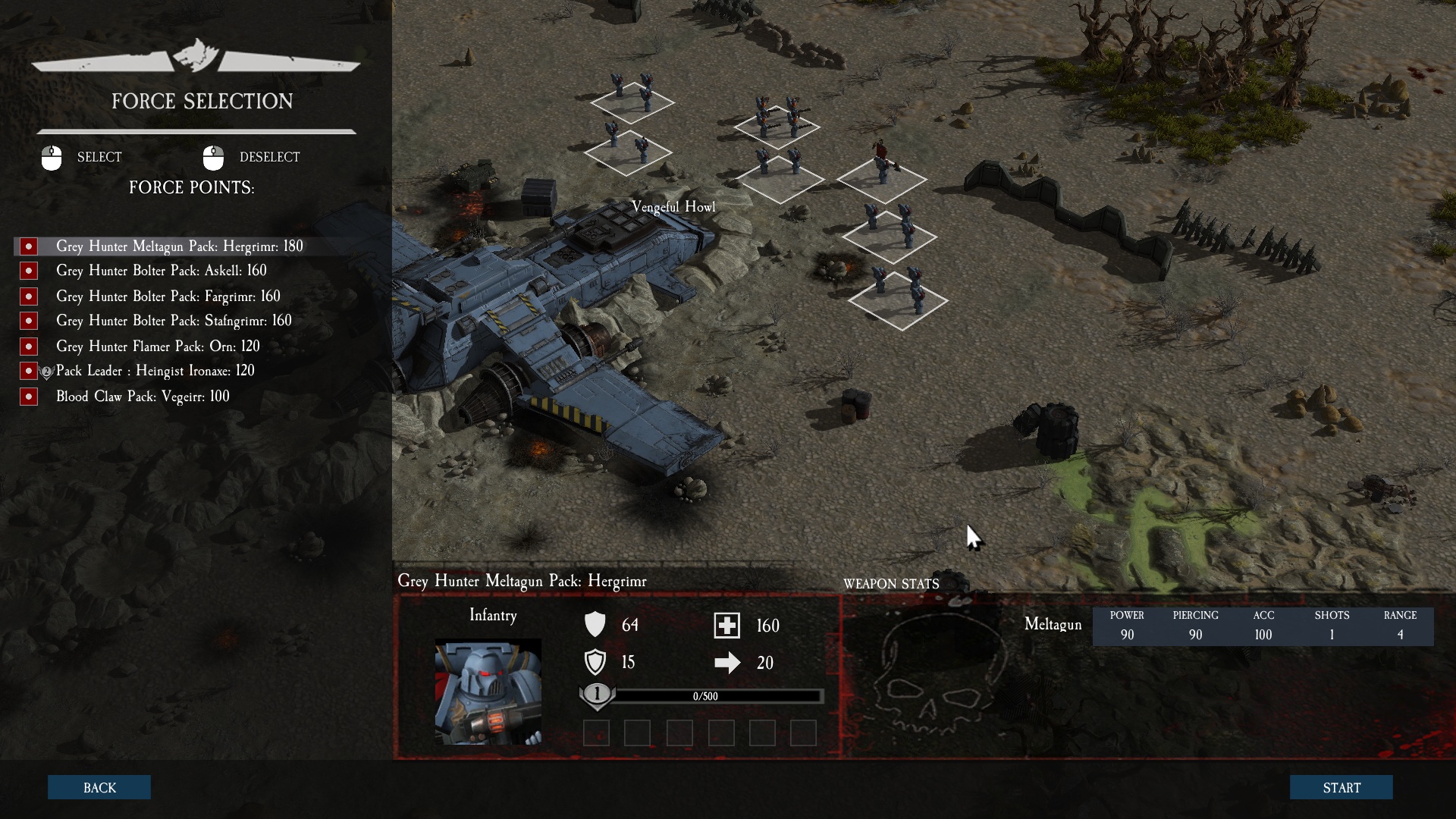1456x819 pixels.
Task: Select Grey Hunter Bolter Pack: Stafngrimr
Action: (173, 321)
